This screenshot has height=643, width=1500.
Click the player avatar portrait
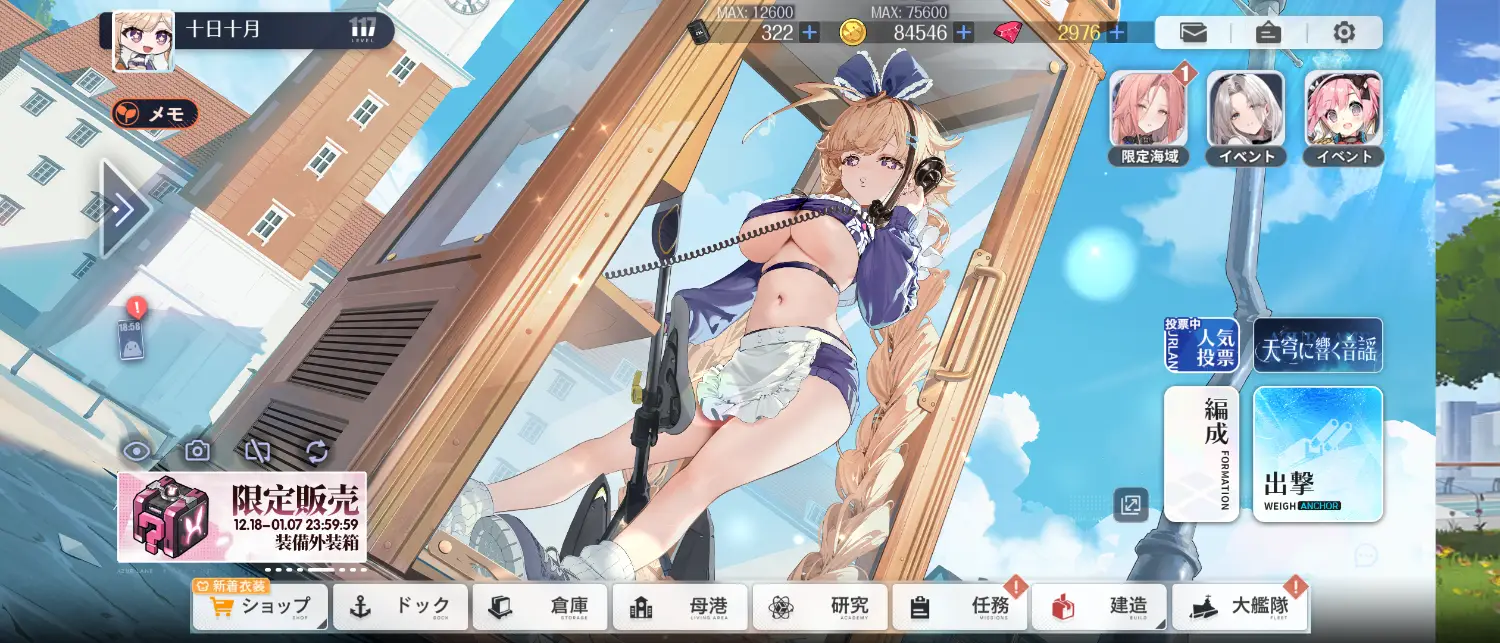click(x=143, y=42)
